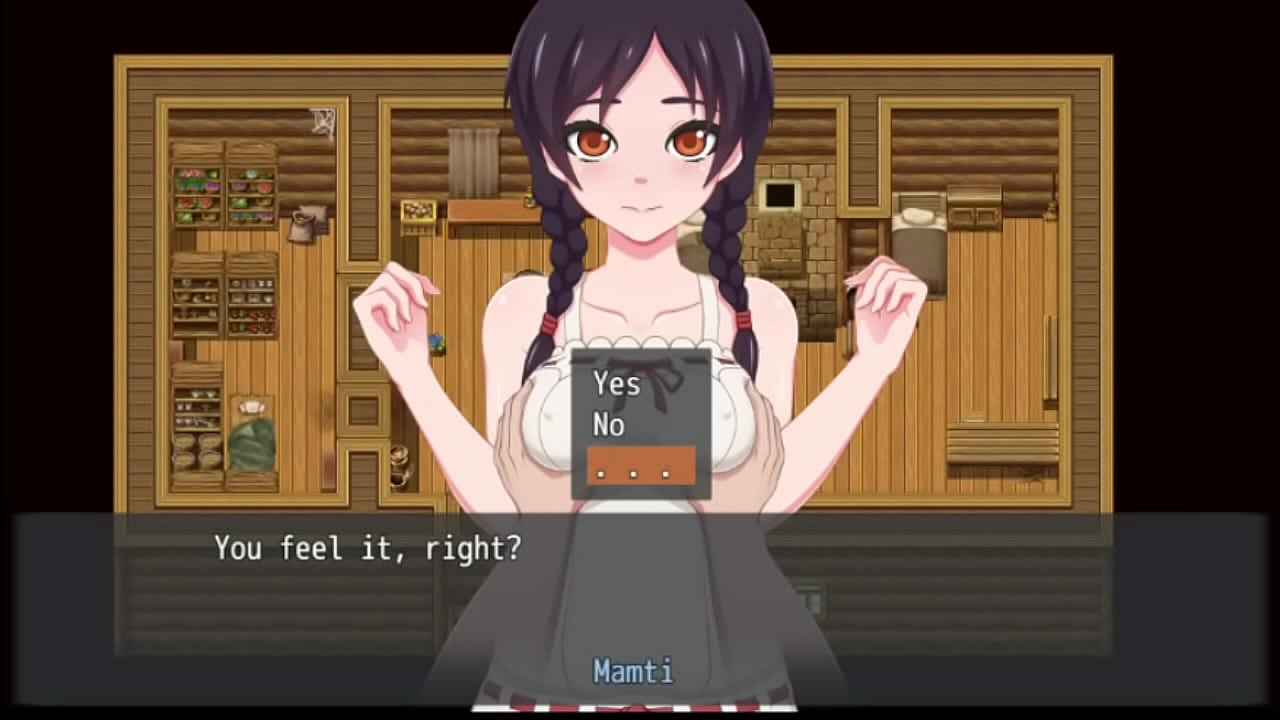Select the "No" dialogue option
The width and height of the screenshot is (1280, 720).
pos(609,425)
